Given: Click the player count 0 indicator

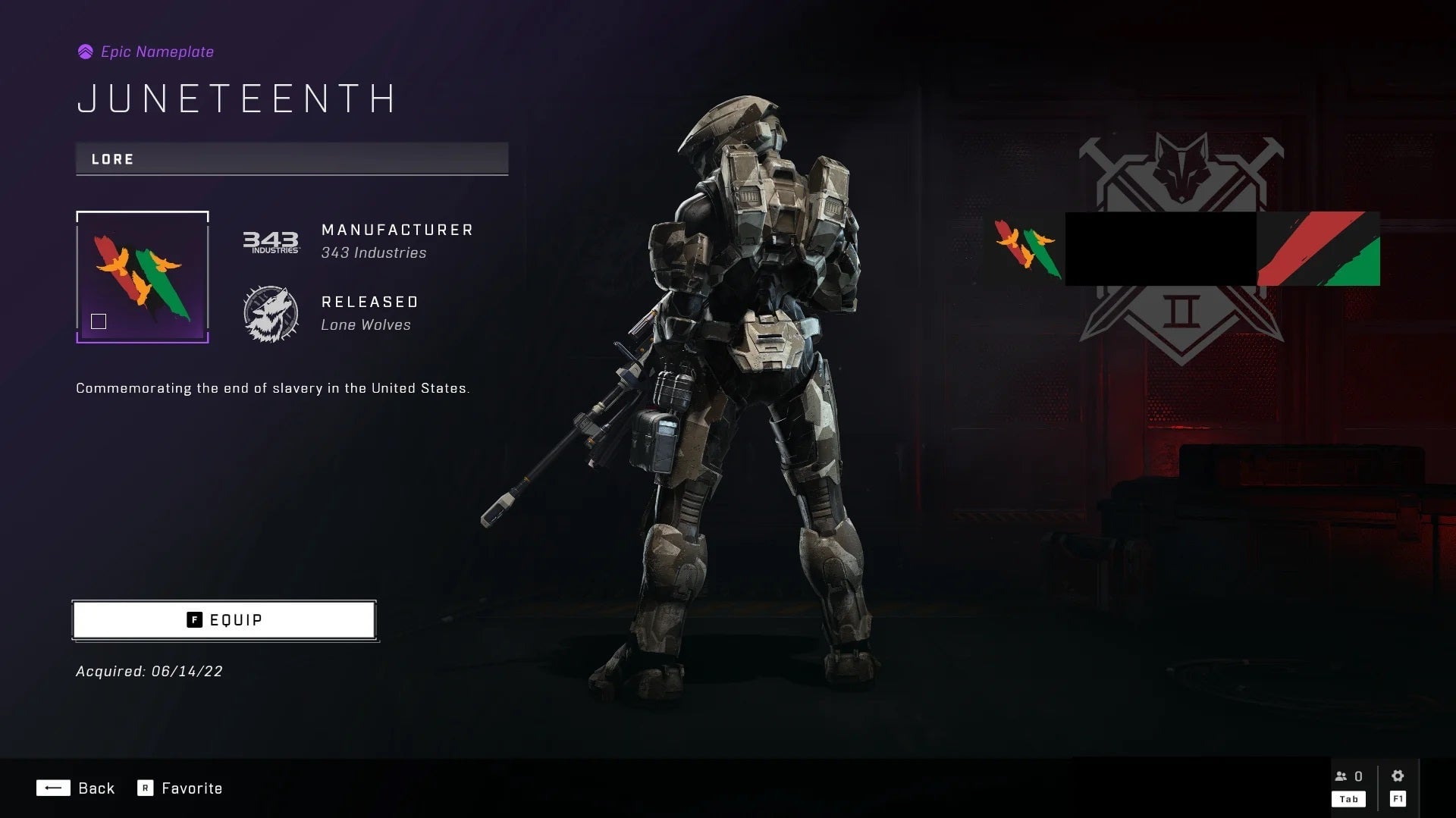Looking at the screenshot, I should point(1357,776).
